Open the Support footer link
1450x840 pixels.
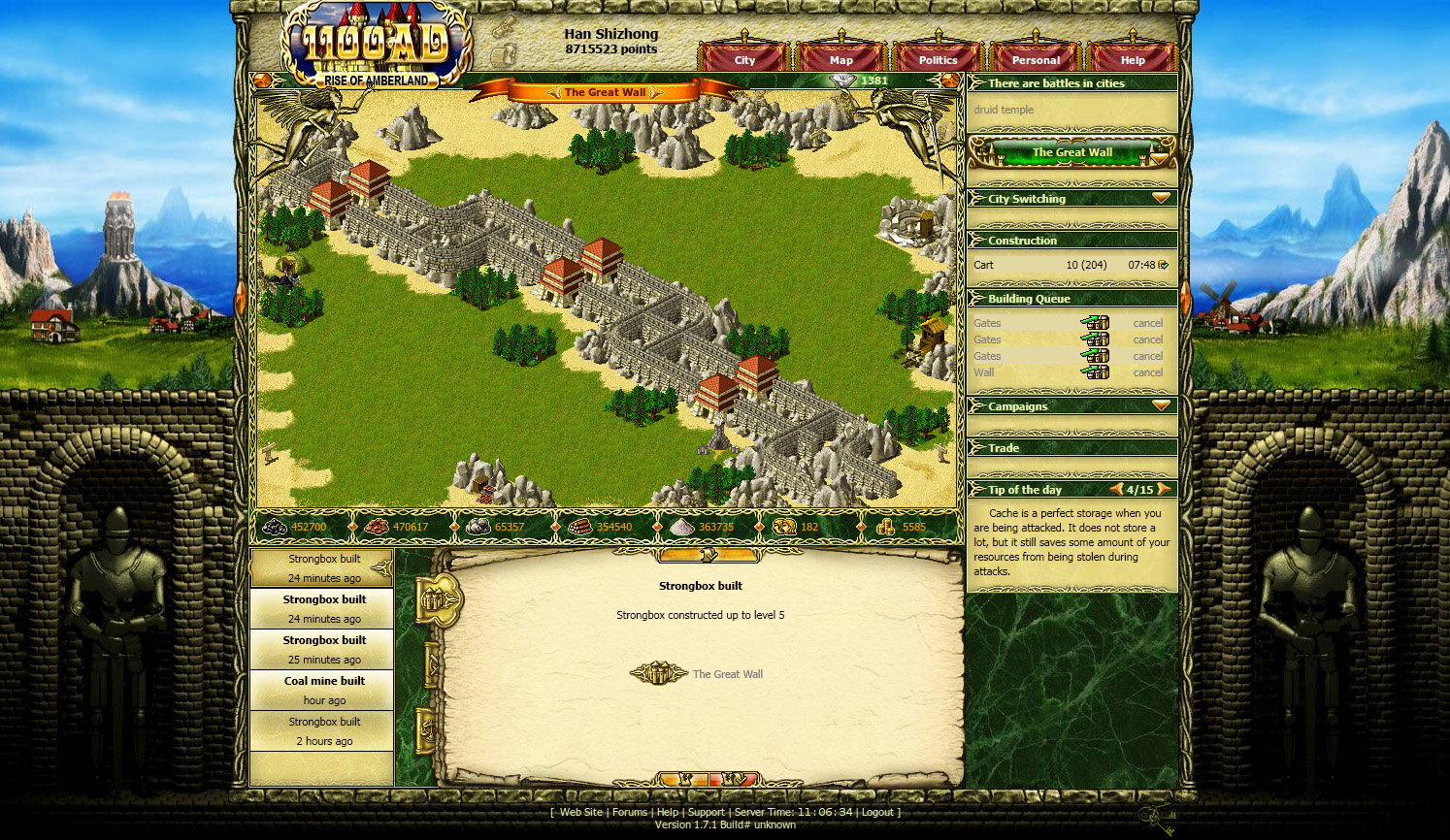click(x=706, y=813)
